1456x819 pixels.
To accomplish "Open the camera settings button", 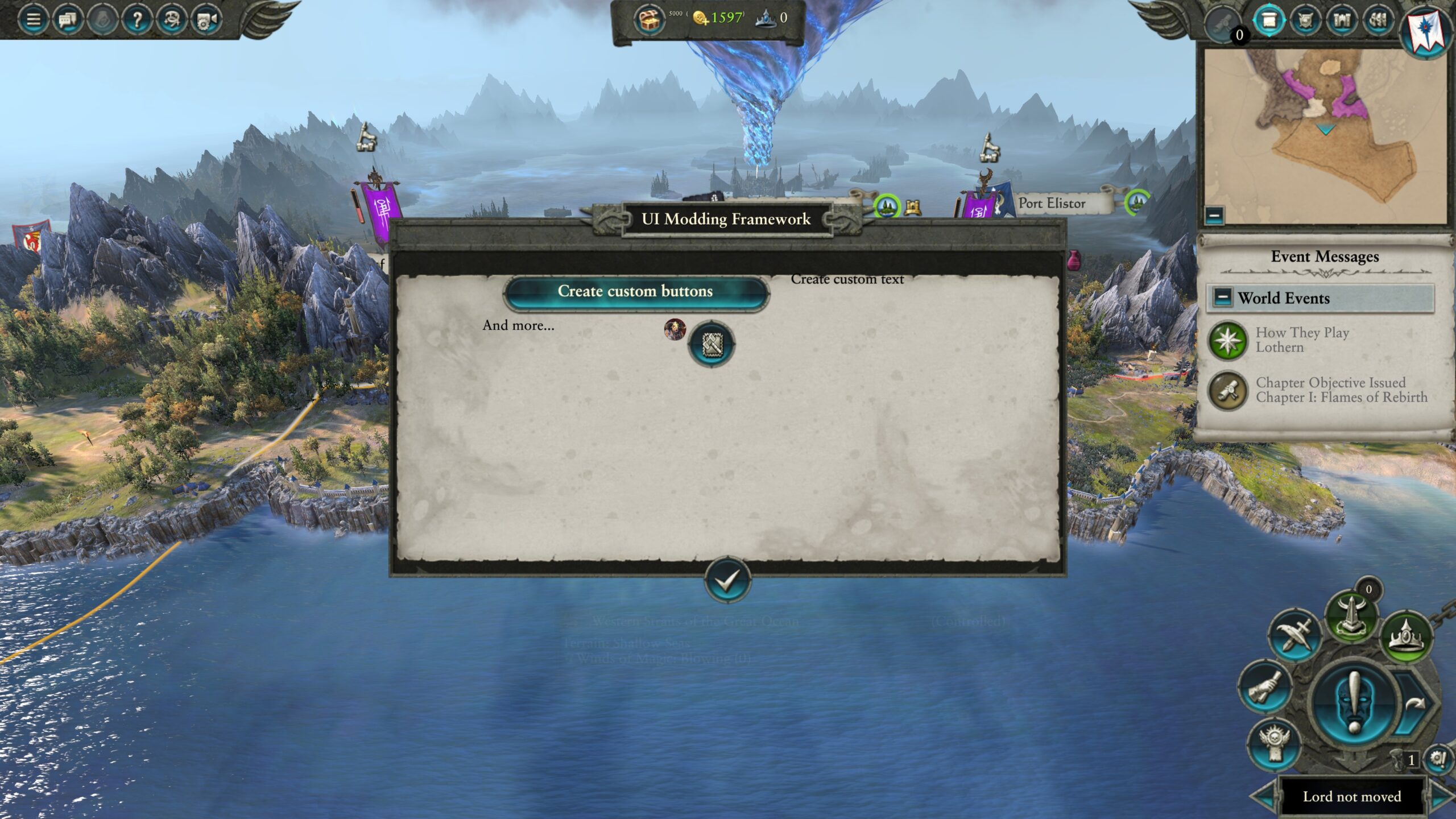I will click(205, 20).
